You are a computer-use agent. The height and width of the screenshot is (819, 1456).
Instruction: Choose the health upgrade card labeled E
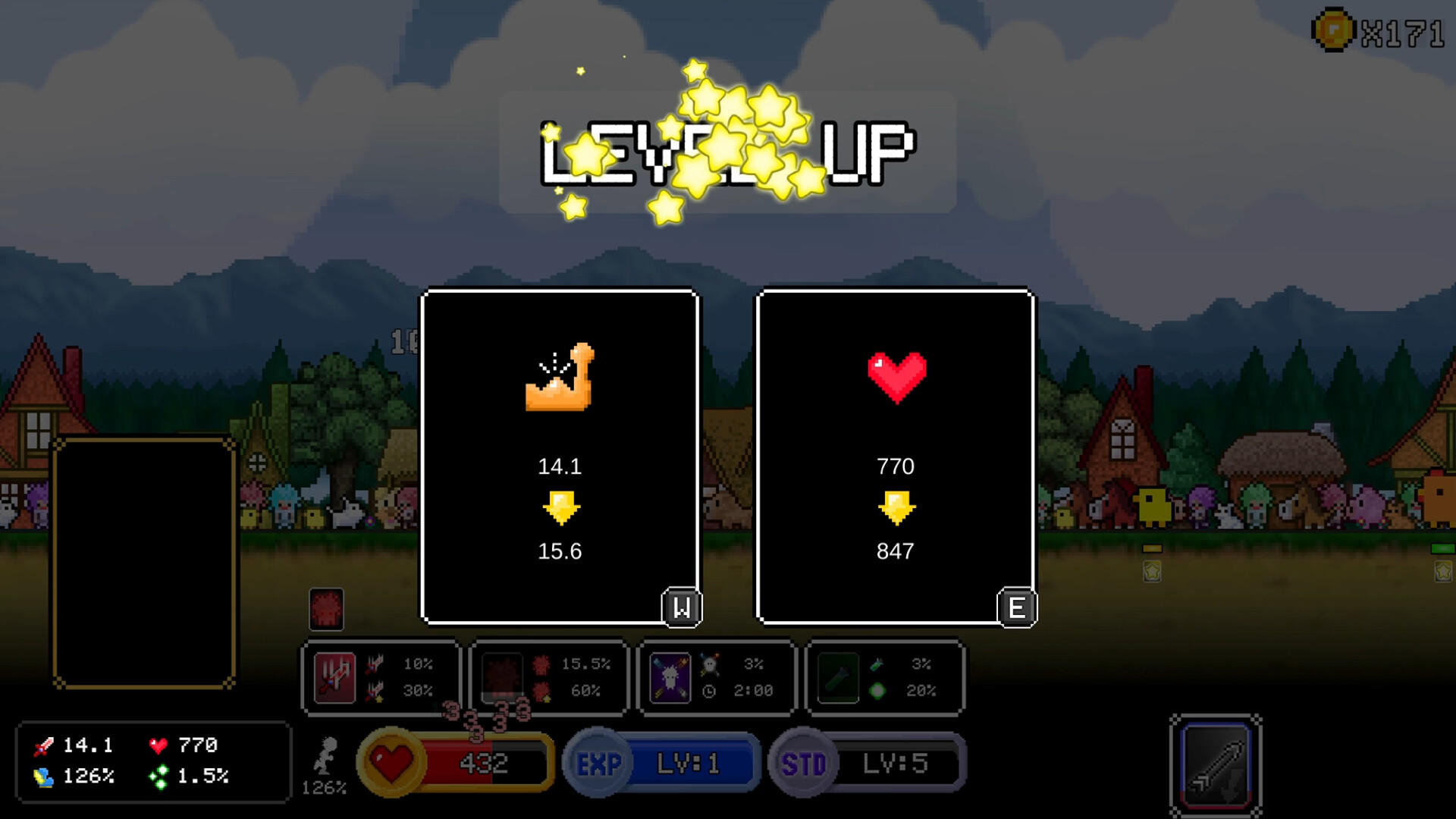coord(896,455)
